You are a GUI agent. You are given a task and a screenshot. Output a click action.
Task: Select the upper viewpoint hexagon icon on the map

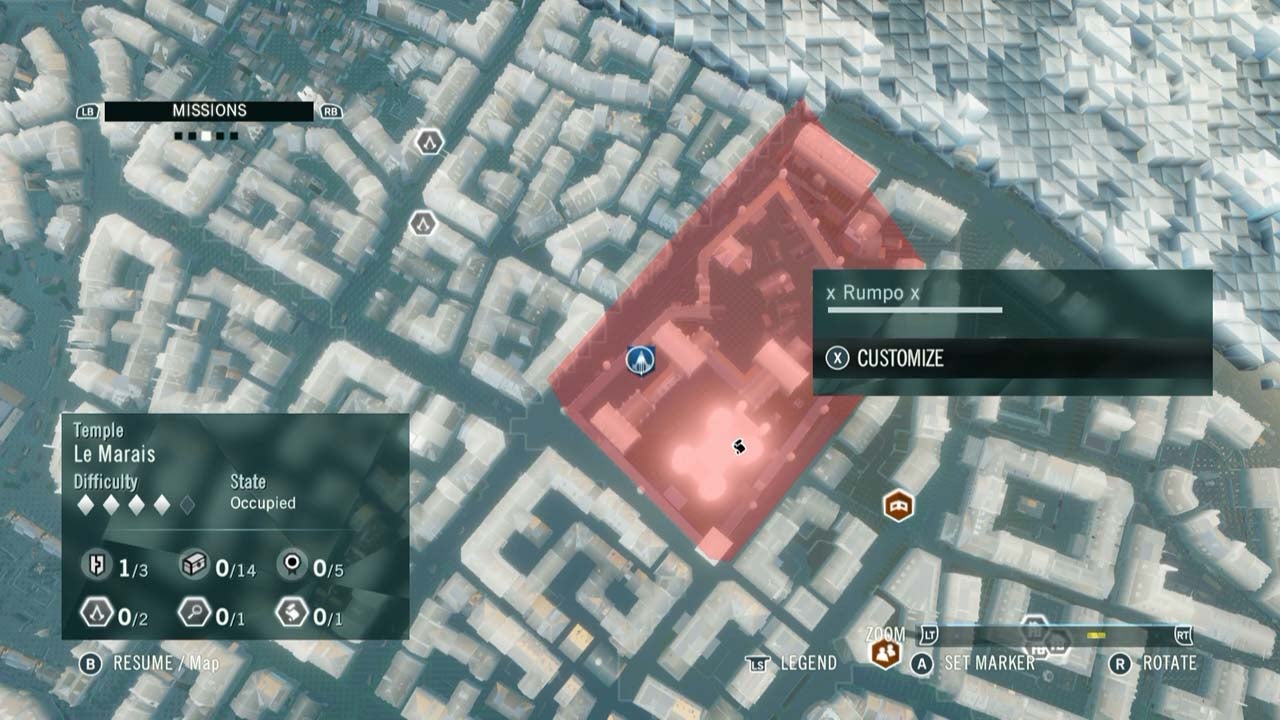(x=427, y=142)
